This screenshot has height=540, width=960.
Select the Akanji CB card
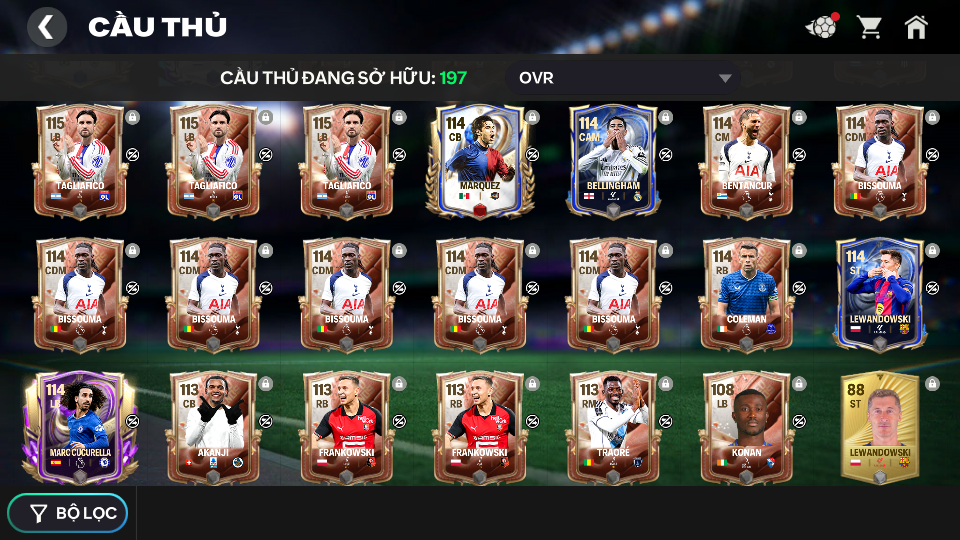(212, 427)
